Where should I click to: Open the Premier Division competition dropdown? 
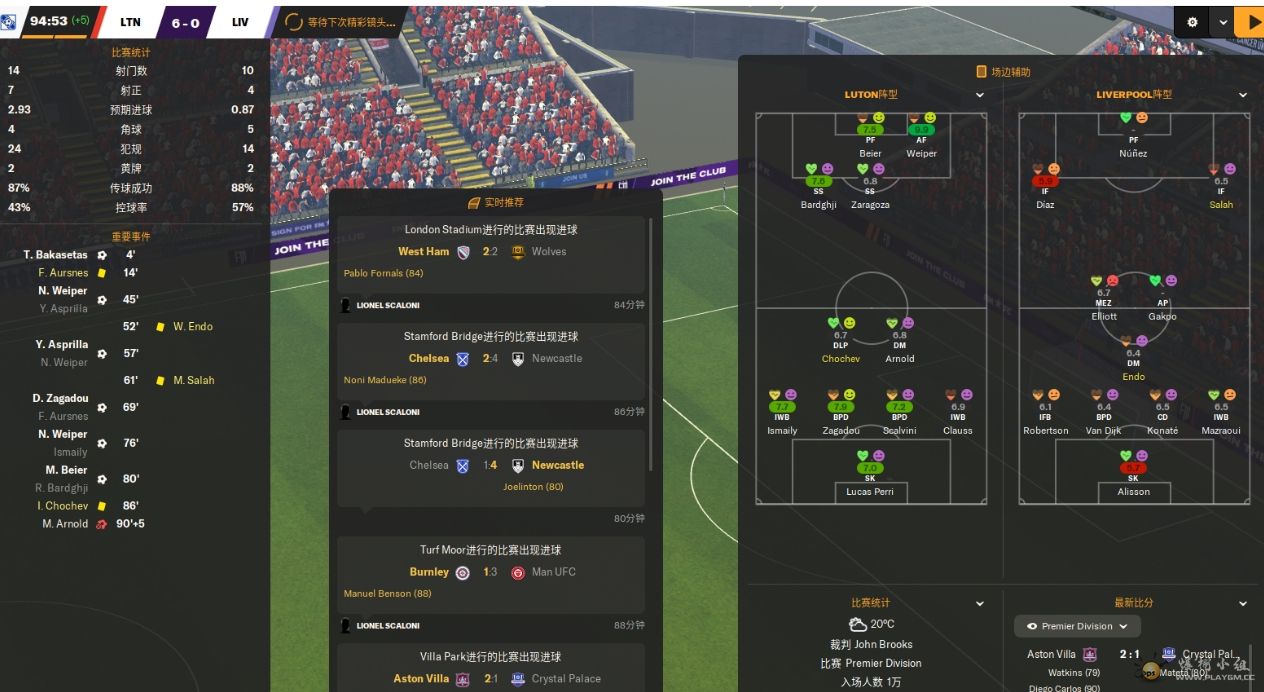click(x=1077, y=626)
